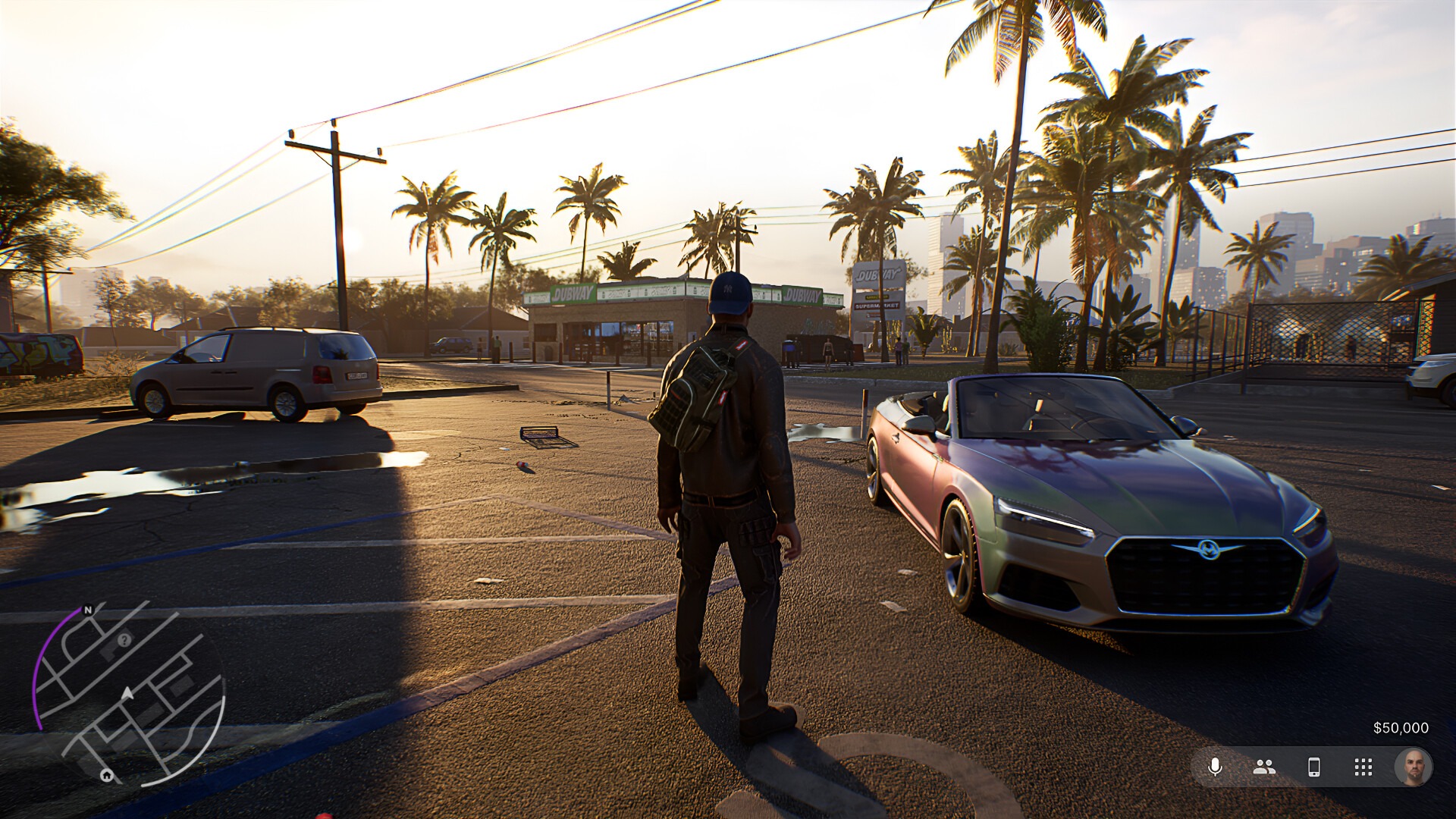This screenshot has height=819, width=1456.
Task: Click the player direction arrow inside the minimap
Action: click(127, 692)
